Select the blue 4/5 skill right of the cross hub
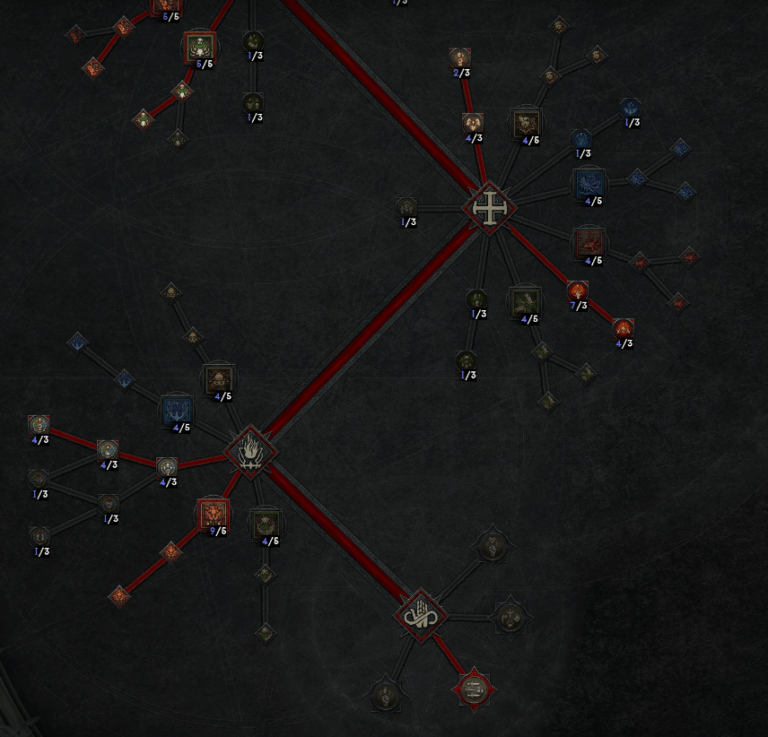This screenshot has height=737, width=768. tap(588, 183)
